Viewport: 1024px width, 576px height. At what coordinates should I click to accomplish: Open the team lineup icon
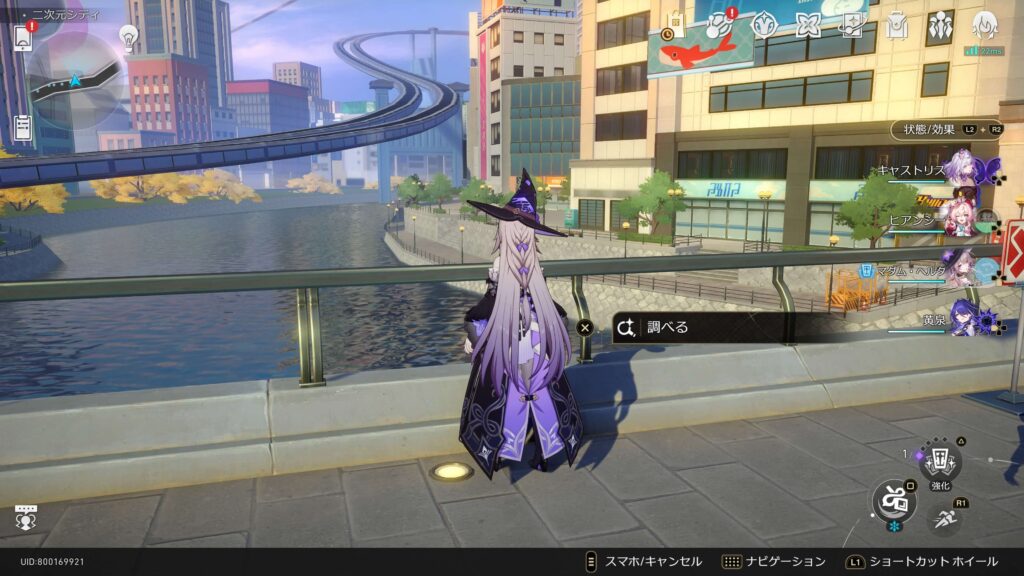[x=940, y=25]
